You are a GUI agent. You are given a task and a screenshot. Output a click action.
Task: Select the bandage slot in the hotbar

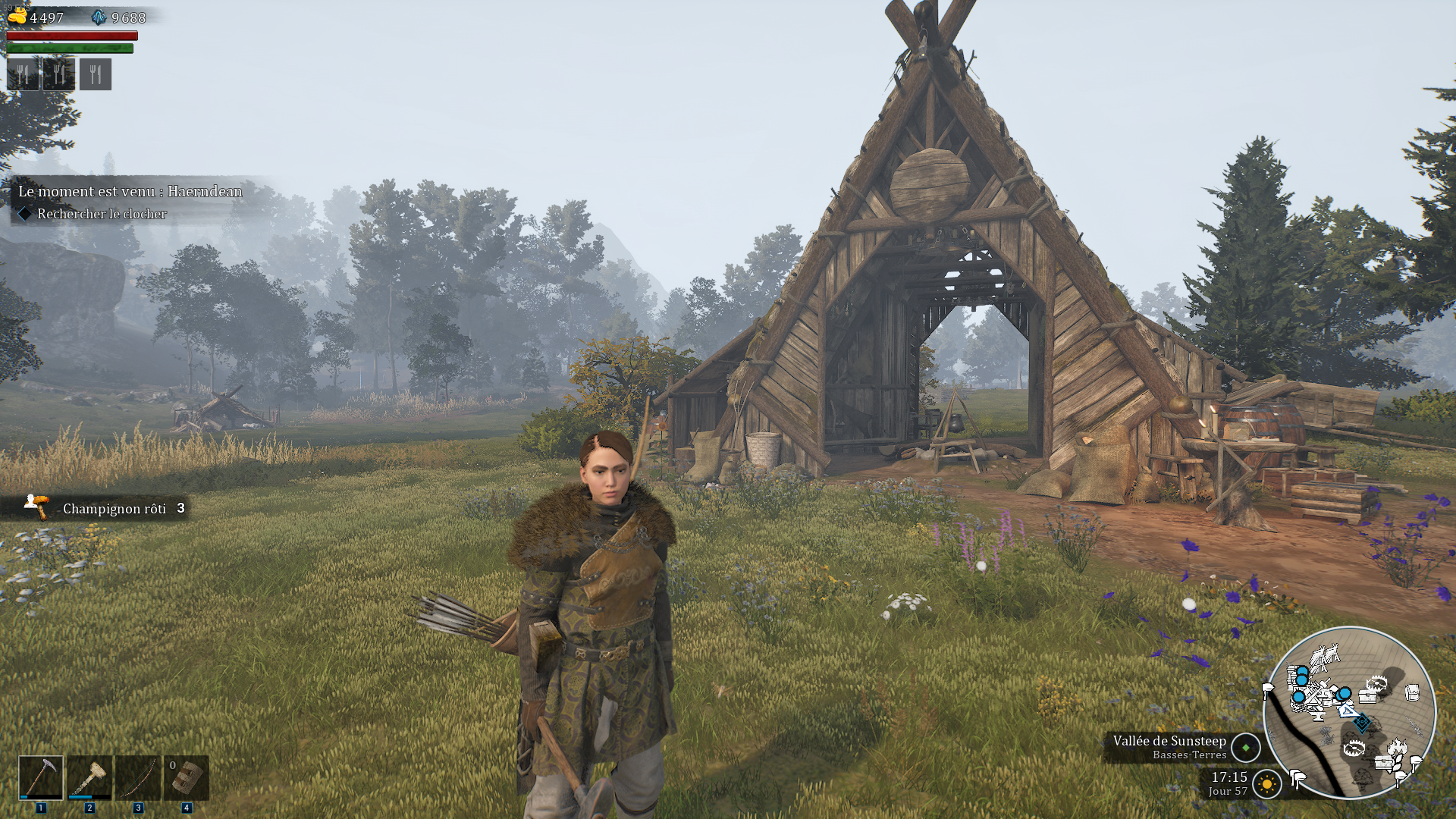(x=187, y=777)
